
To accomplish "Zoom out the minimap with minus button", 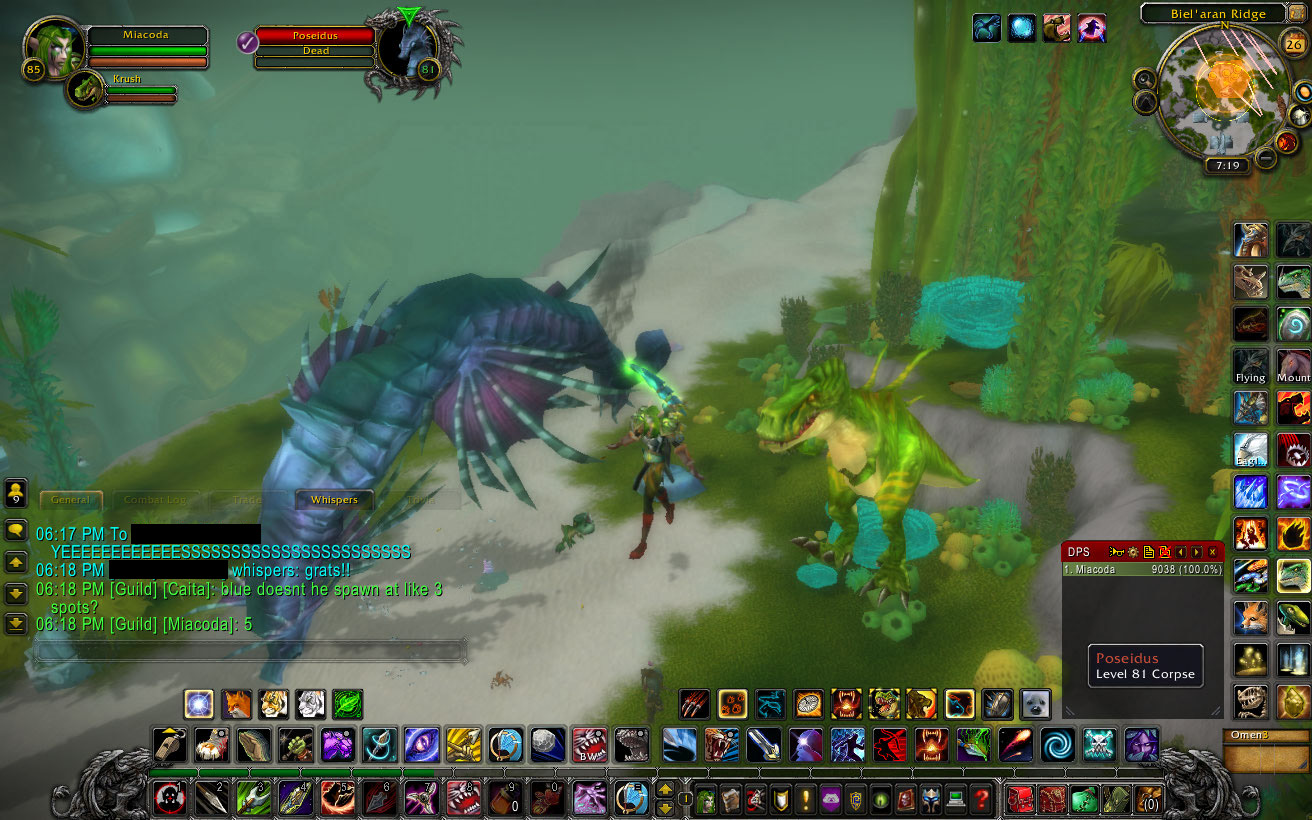I will click(1266, 158).
